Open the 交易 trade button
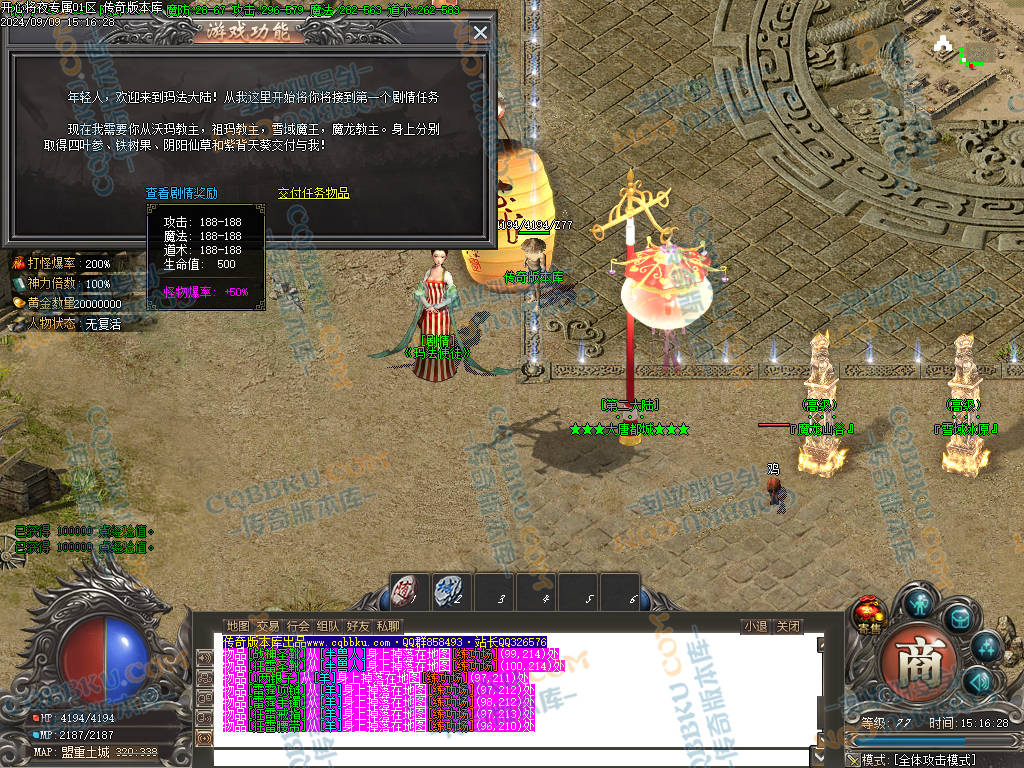This screenshot has height=768, width=1024. click(268, 627)
